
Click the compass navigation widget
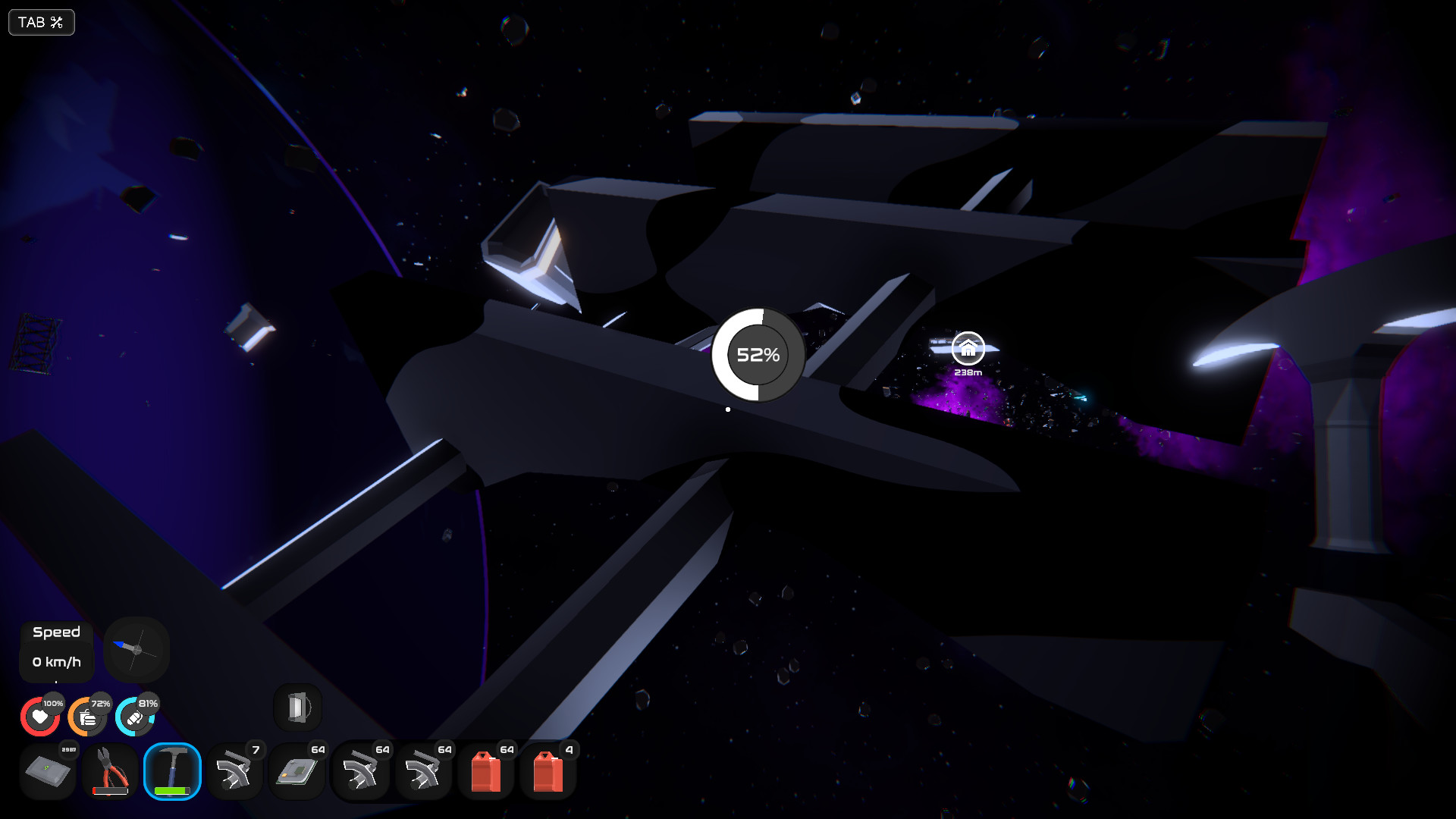click(x=136, y=650)
